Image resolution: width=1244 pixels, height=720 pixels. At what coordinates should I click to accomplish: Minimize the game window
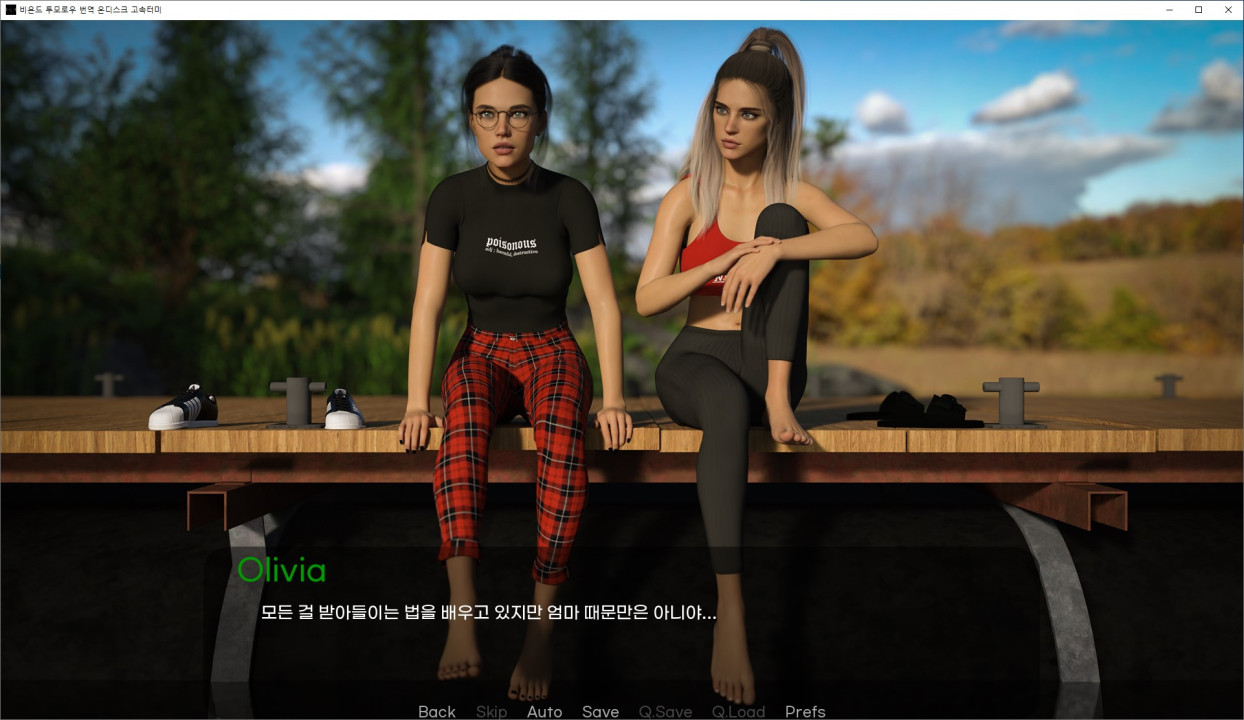click(1169, 9)
